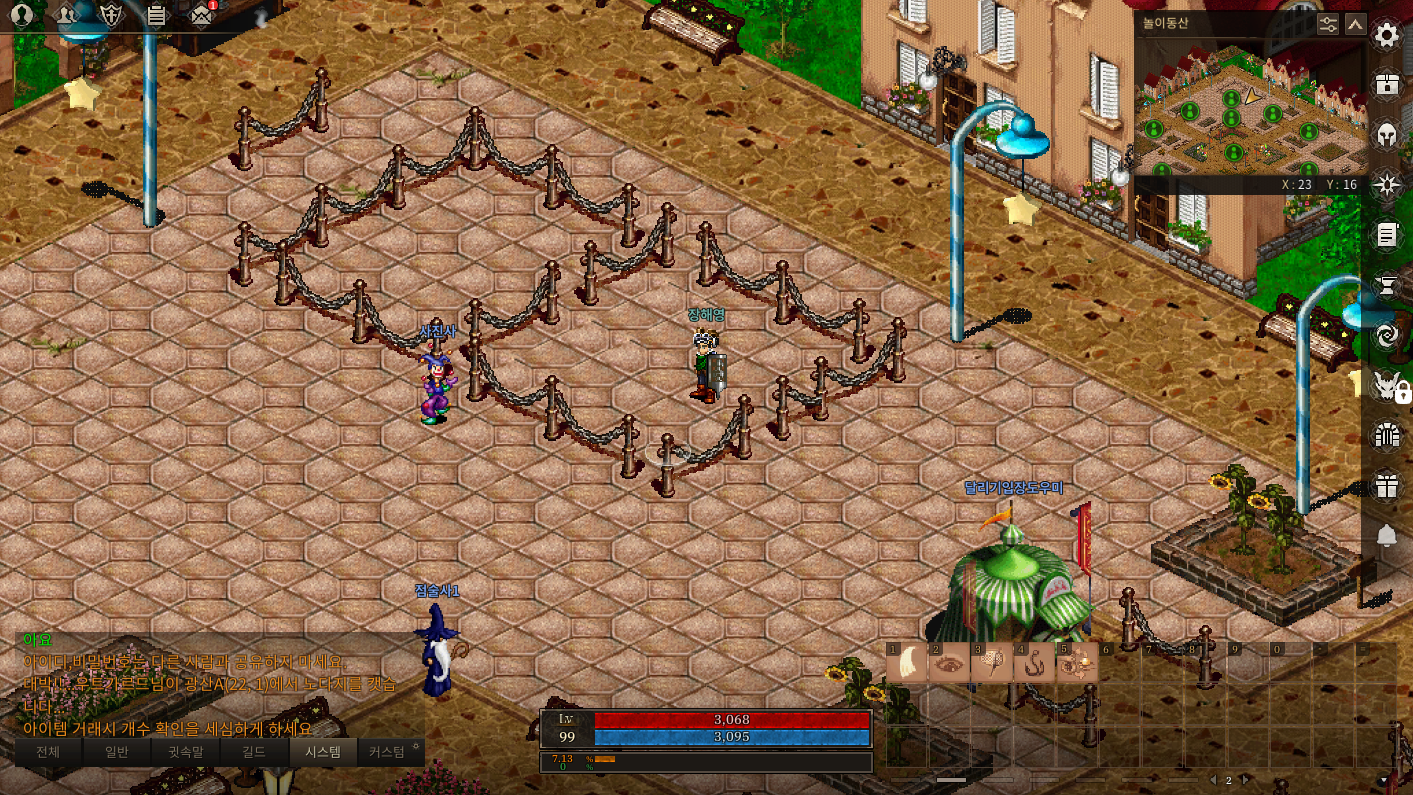1413x795 pixels.
Task: Open the treasure chest inventory icon
Action: click(1386, 84)
